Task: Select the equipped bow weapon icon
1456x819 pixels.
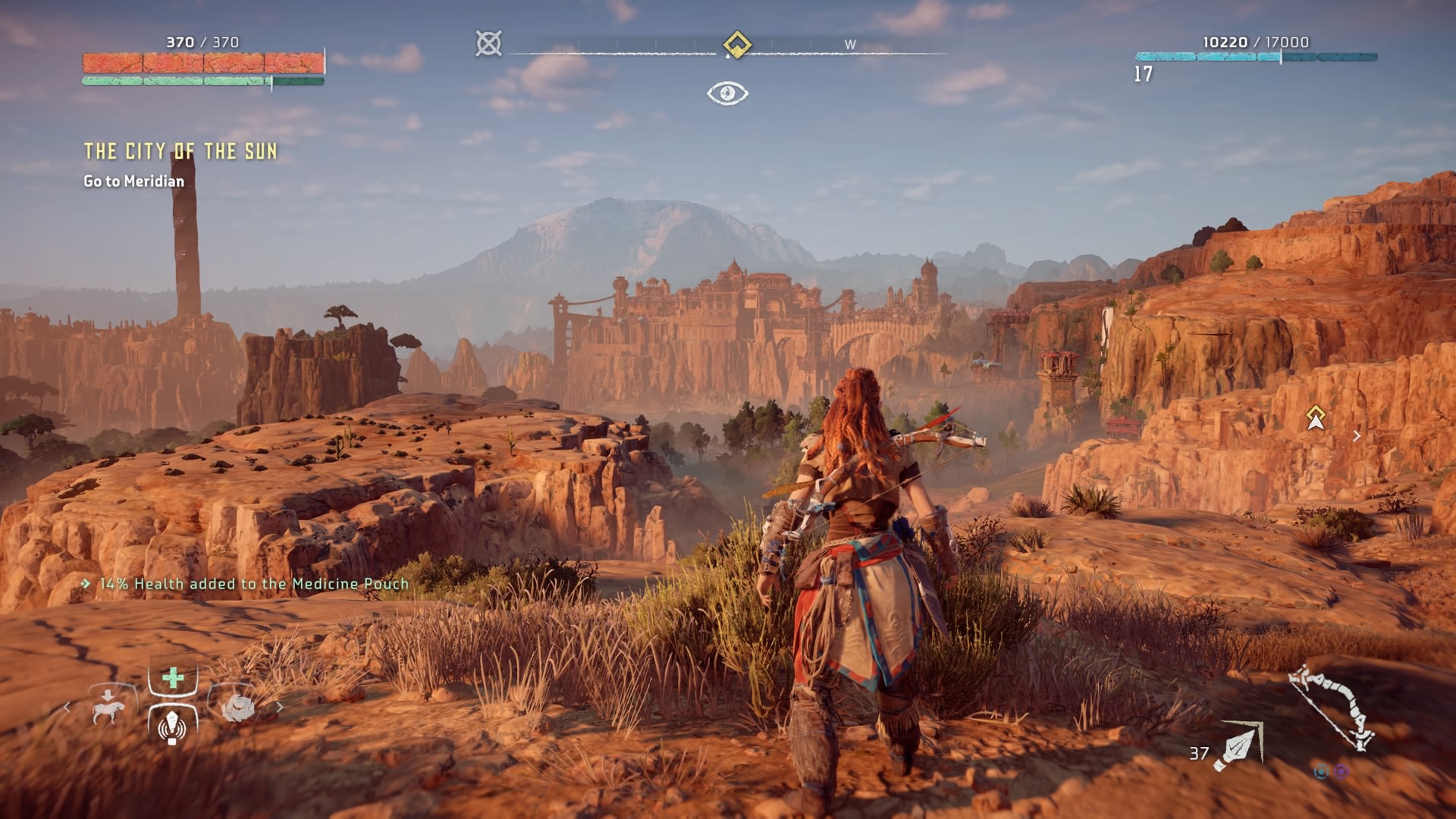Action: click(x=1333, y=707)
